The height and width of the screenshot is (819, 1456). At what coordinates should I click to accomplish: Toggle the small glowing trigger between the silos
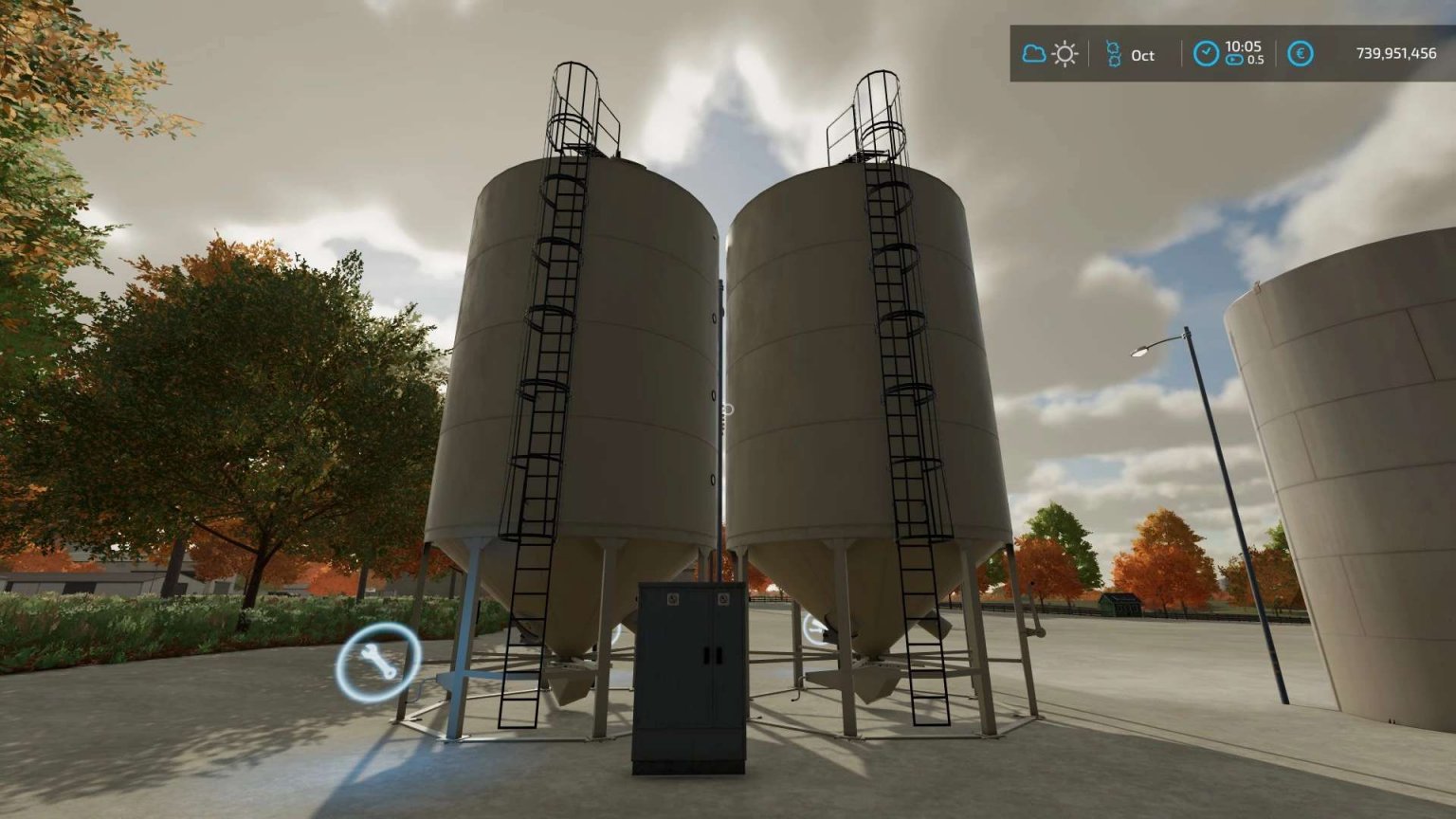pos(726,409)
